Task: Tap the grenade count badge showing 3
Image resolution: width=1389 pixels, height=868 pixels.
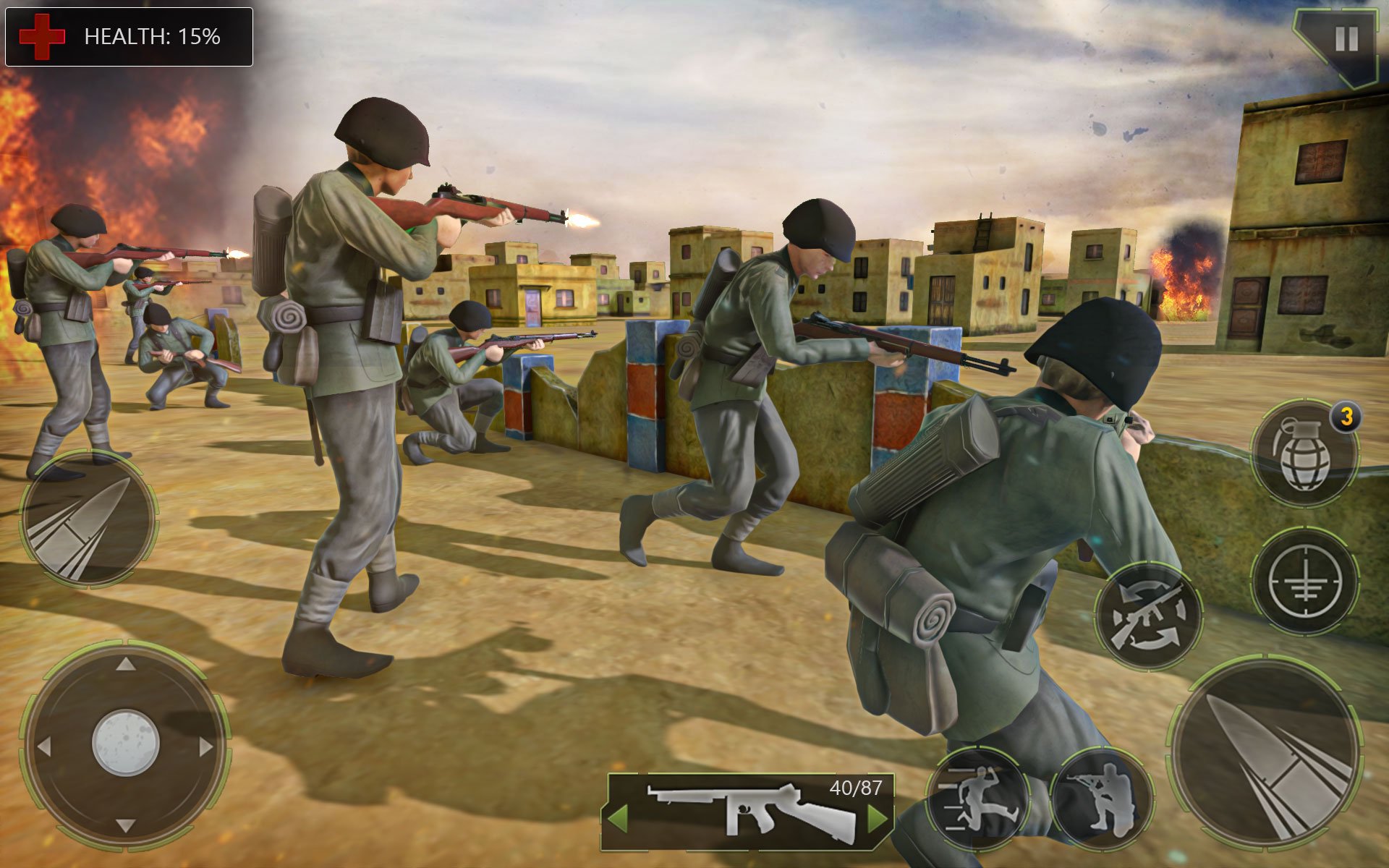Action: tap(1348, 417)
